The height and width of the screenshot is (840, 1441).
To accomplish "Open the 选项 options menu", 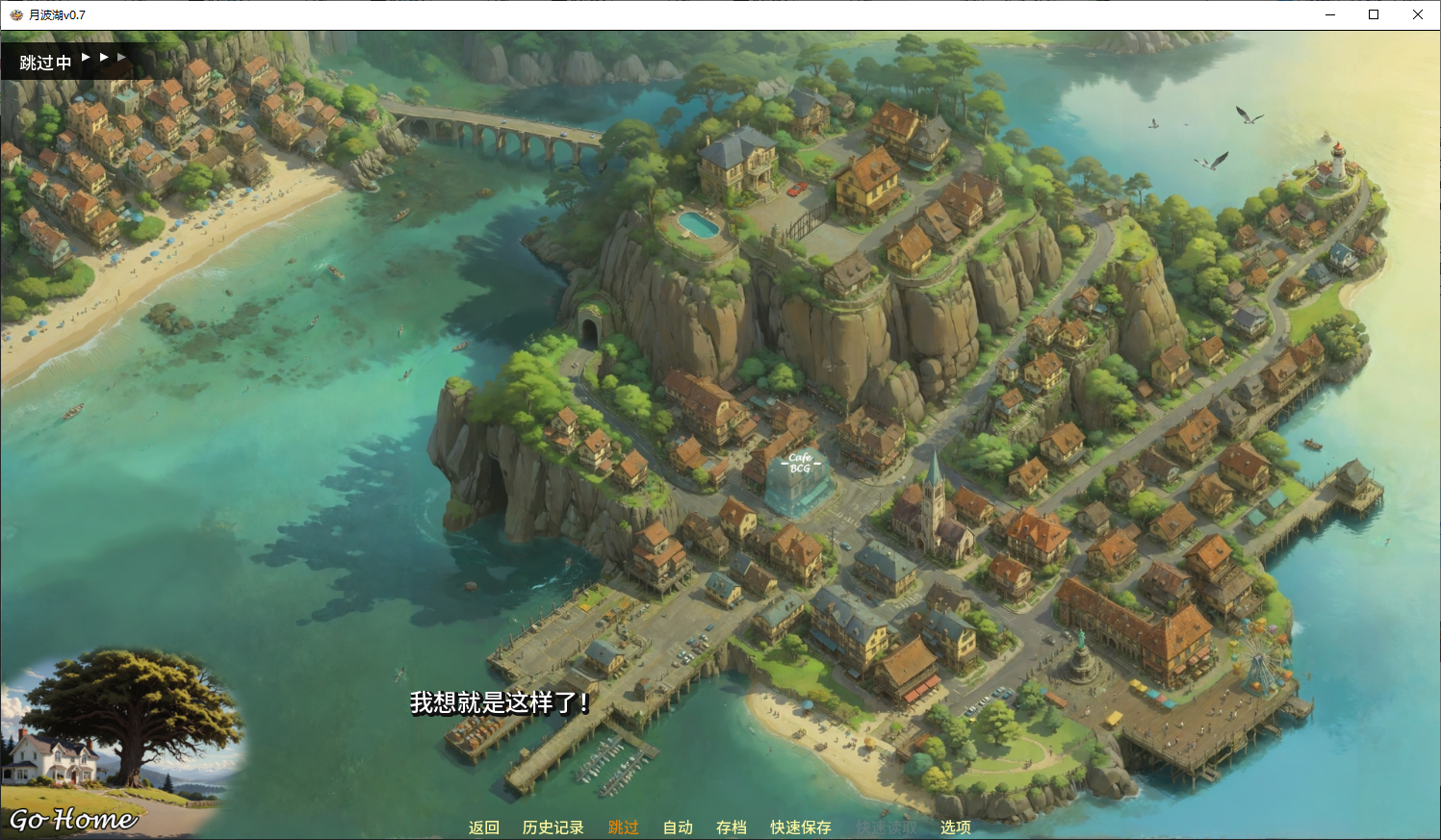I will point(955,827).
